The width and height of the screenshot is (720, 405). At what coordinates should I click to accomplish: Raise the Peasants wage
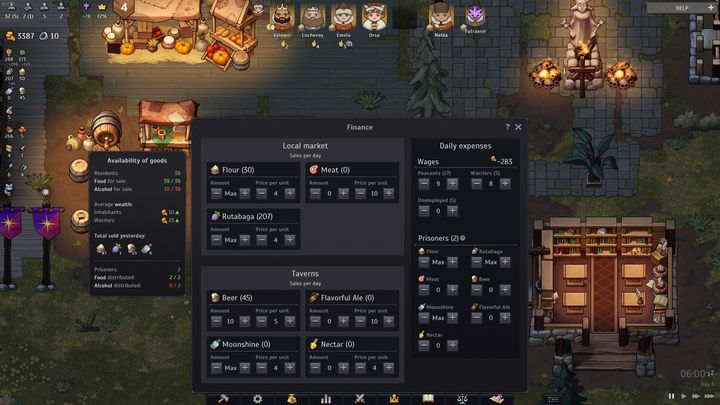453,183
